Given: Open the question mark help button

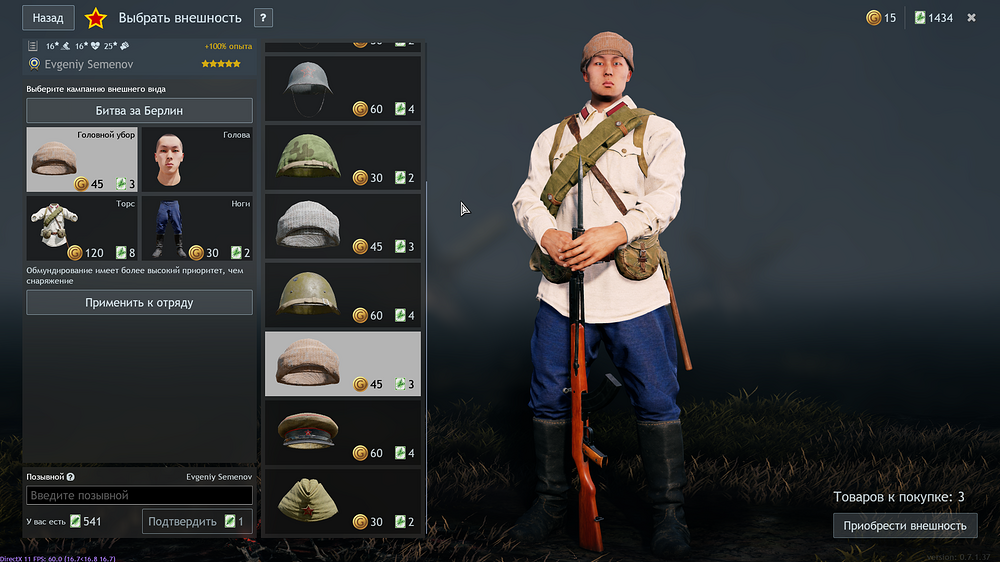Looking at the screenshot, I should click(x=263, y=18).
